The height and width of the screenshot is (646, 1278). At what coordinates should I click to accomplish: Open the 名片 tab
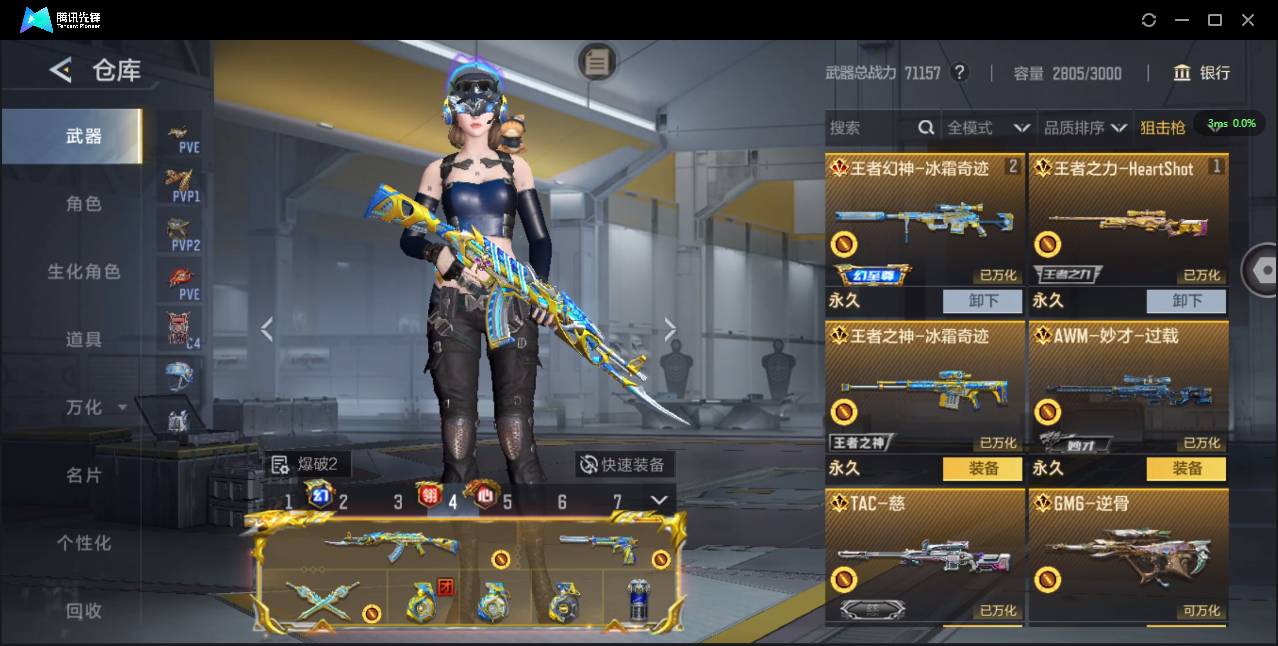coord(84,476)
